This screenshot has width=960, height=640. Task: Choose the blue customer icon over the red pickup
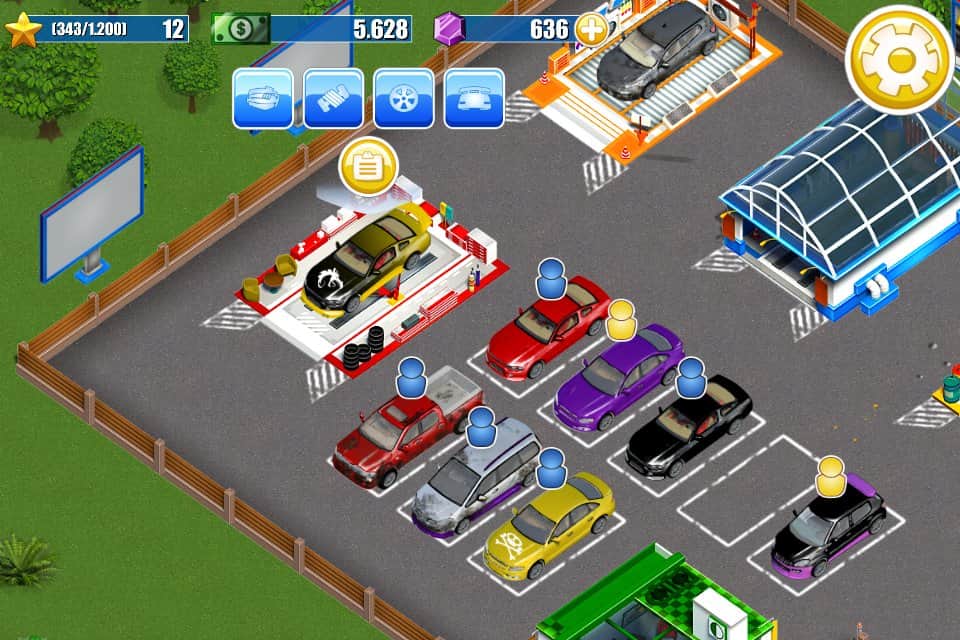[412, 378]
